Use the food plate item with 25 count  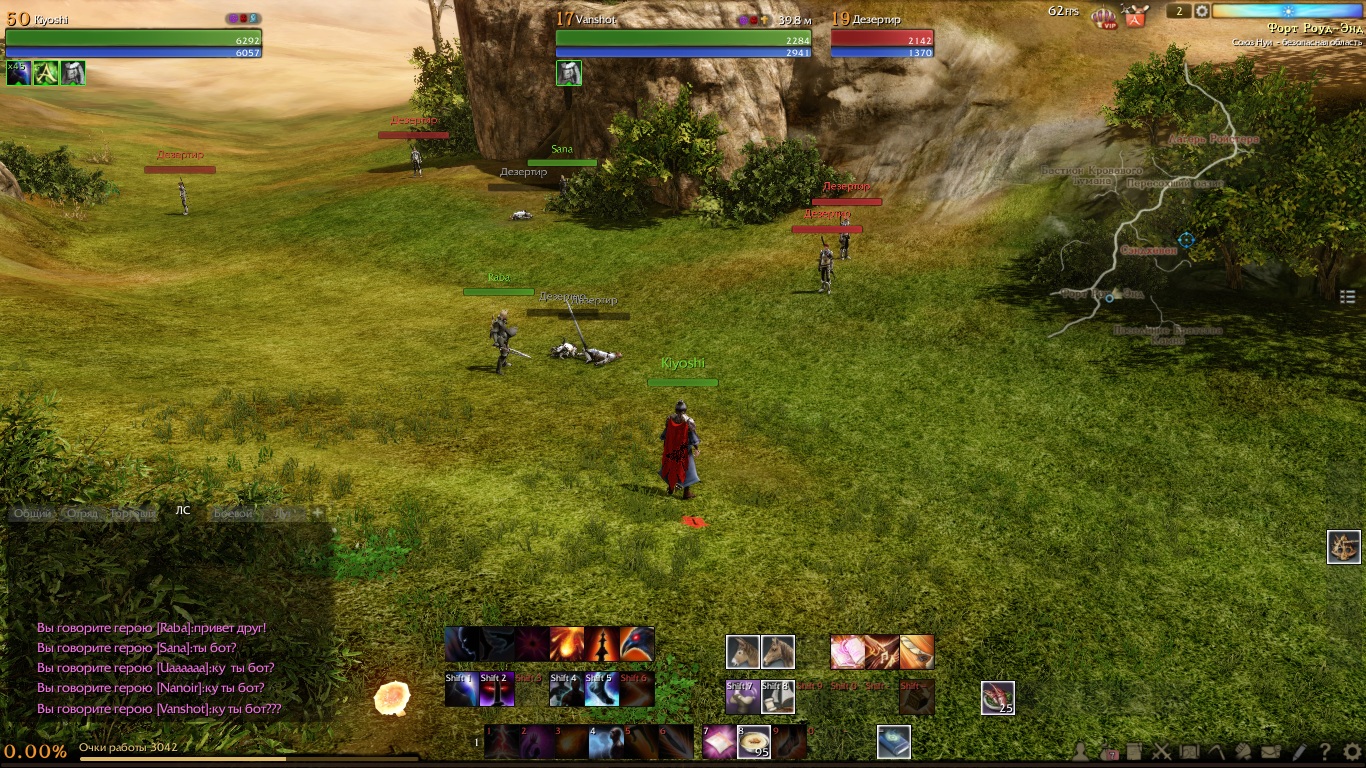click(998, 697)
